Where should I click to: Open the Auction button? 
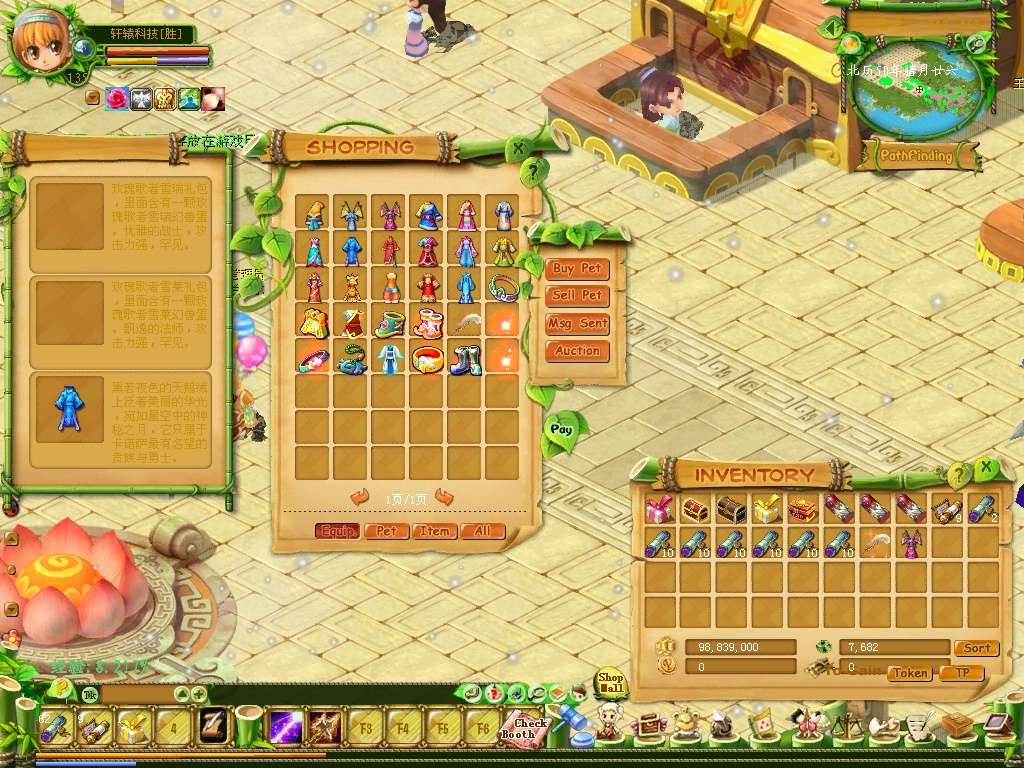(x=577, y=351)
